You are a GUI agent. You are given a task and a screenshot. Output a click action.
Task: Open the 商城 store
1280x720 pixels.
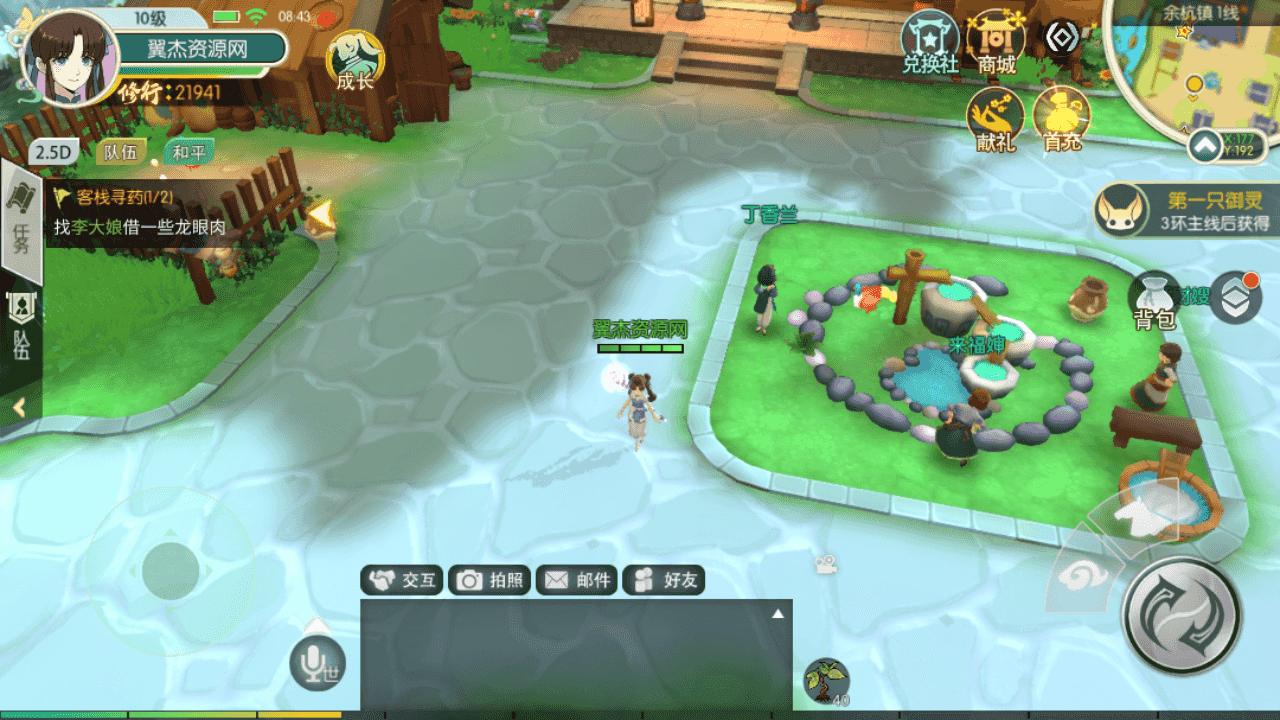[x=996, y=43]
